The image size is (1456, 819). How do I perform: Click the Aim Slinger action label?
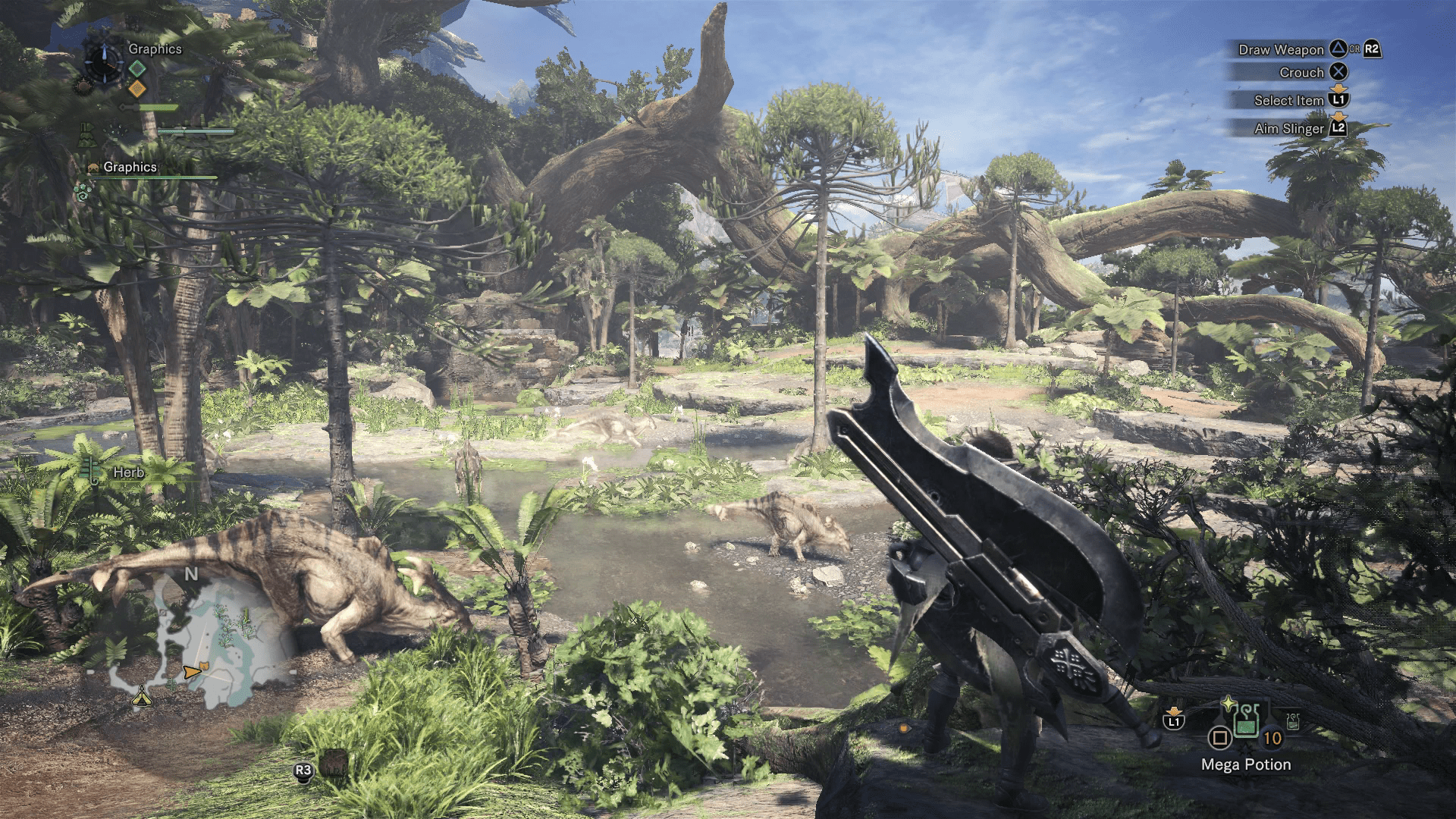tap(1288, 129)
